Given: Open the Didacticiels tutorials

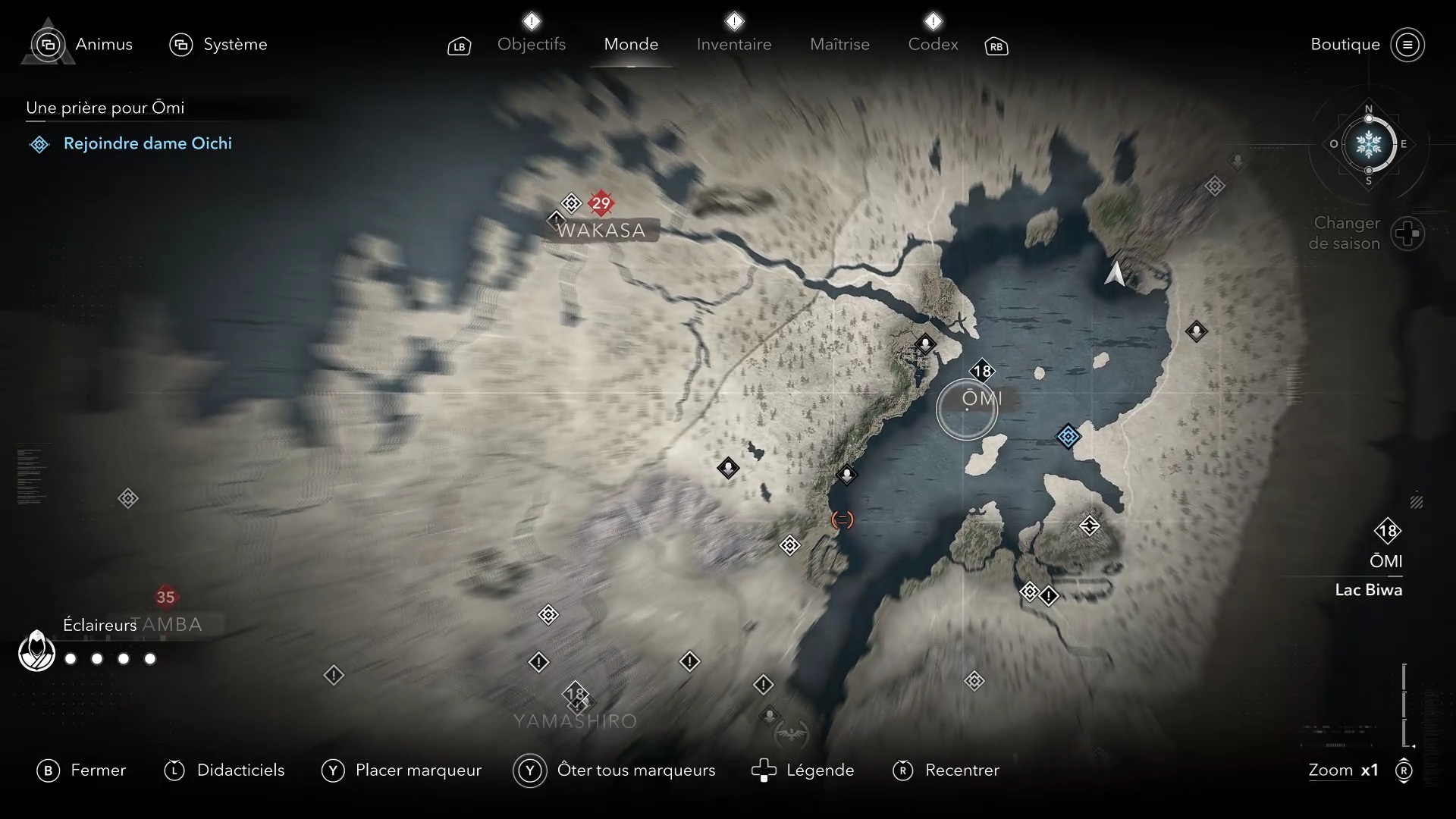Looking at the screenshot, I should pyautogui.click(x=224, y=770).
